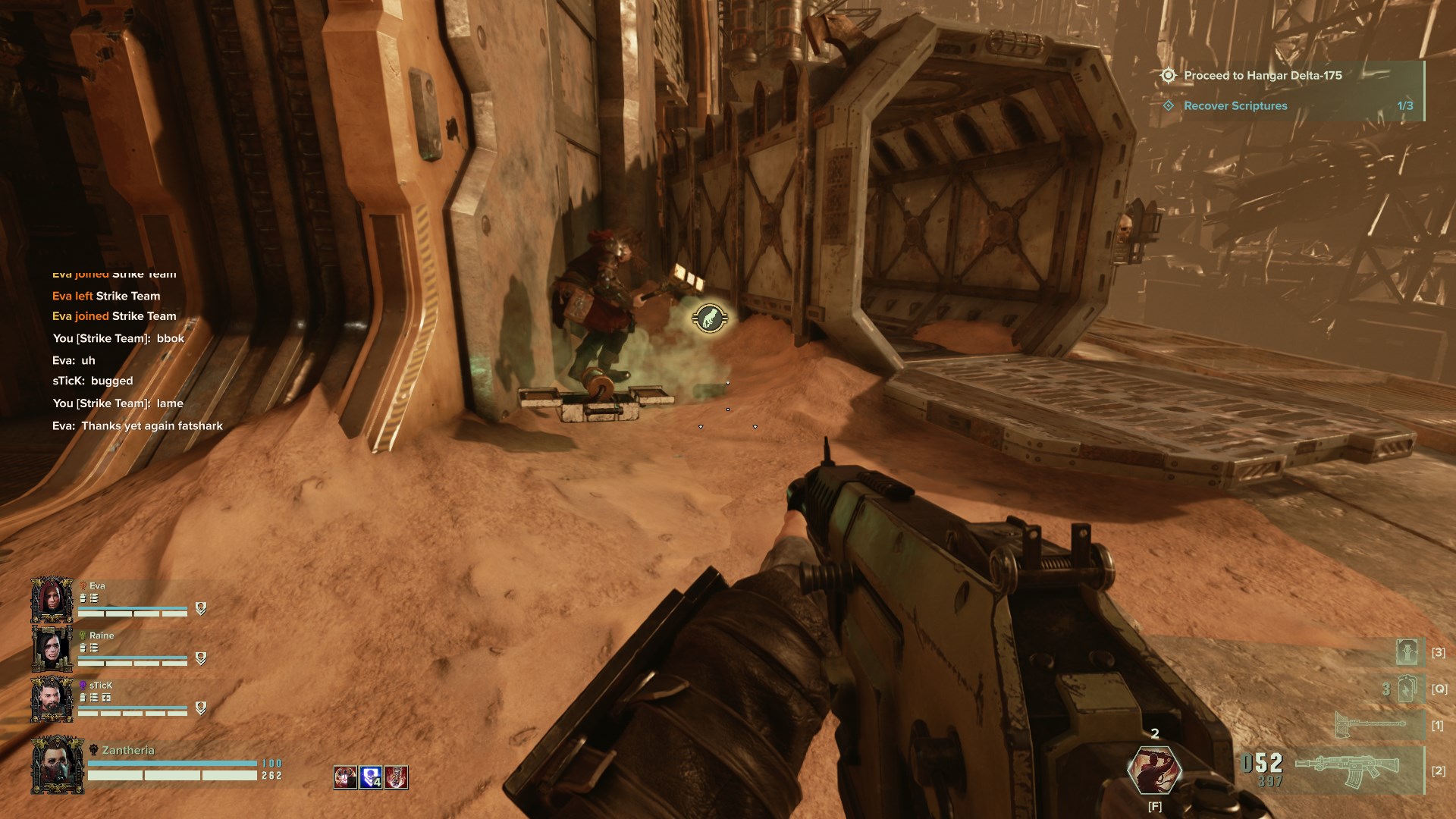Choose the pocketable item slot above the grenade

(1407, 652)
